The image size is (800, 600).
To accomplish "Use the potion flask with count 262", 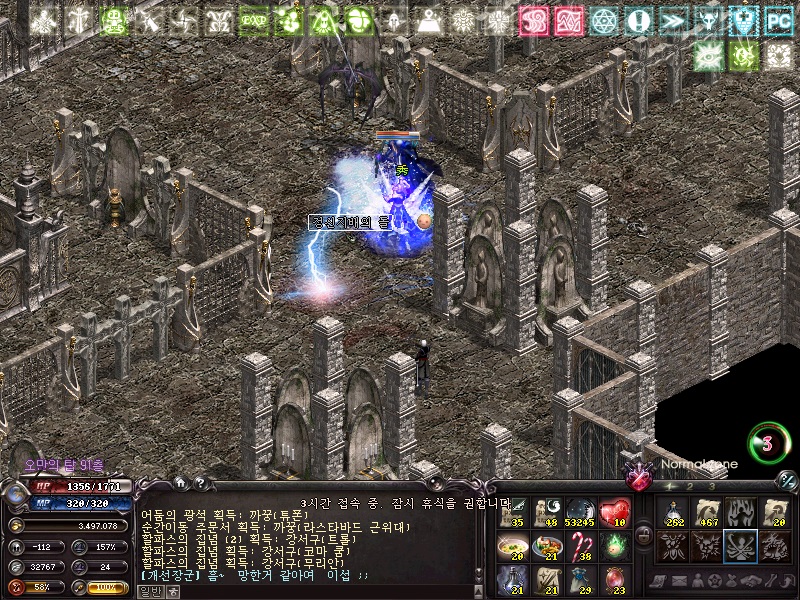I will (x=673, y=513).
